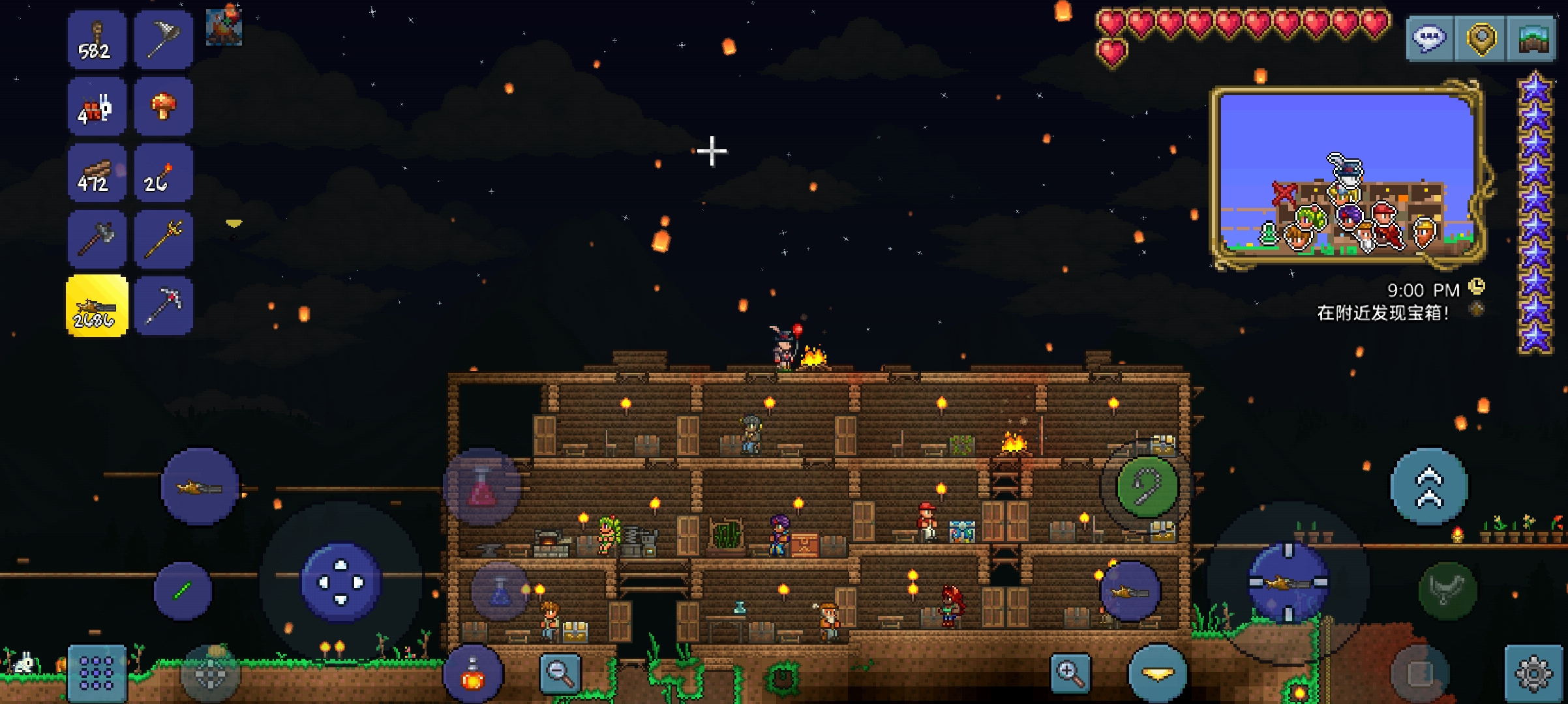Equip the golden trident from the hotbar
This screenshot has width=1568, height=704.
point(163,239)
